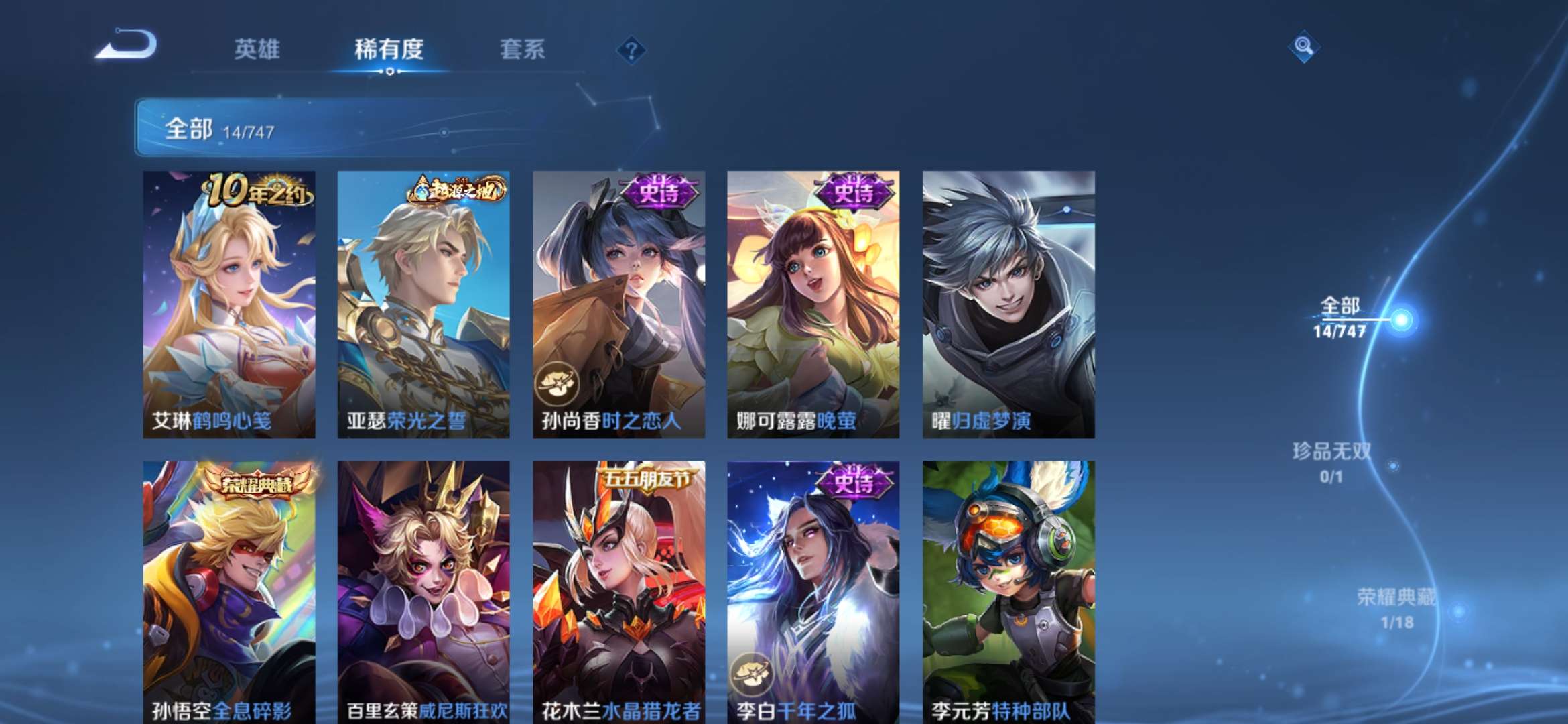Image resolution: width=1568 pixels, height=724 pixels.
Task: Click the 史诗 quality badge on 娜可露露 card
Action: pyautogui.click(x=853, y=190)
